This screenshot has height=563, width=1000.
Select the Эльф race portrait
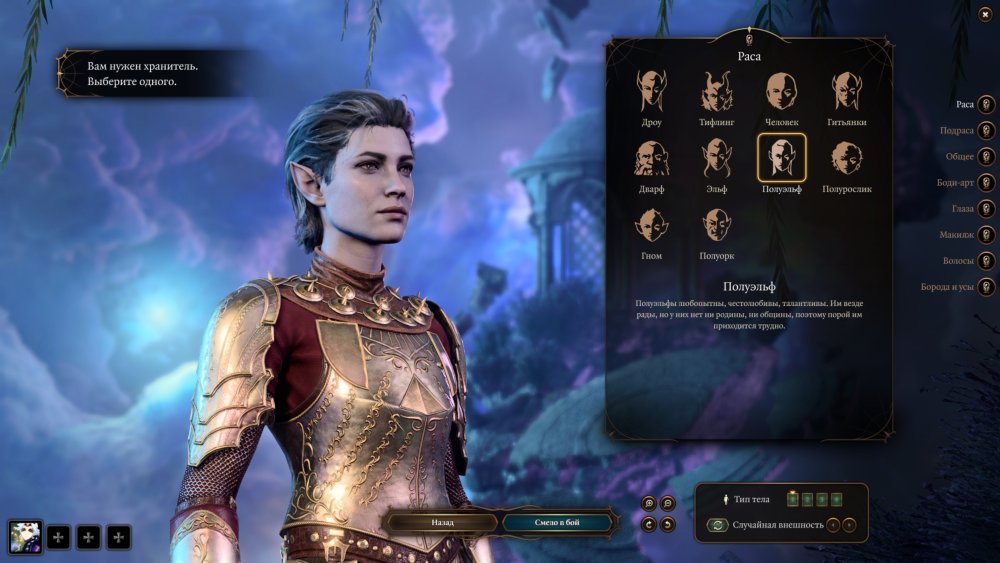[x=717, y=159]
